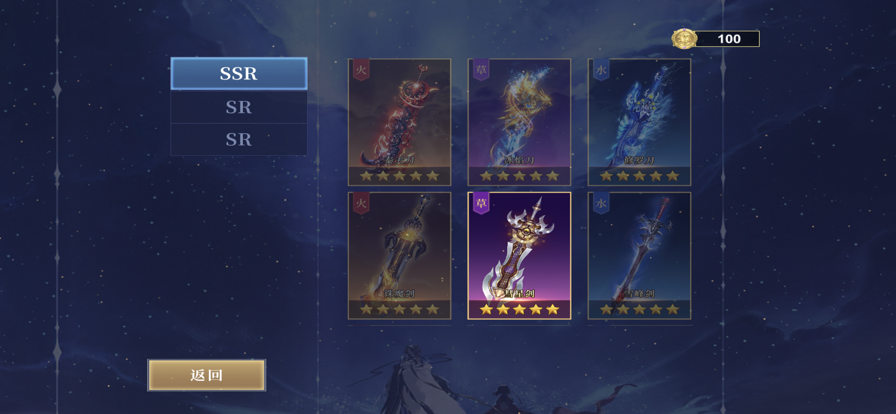Click the 返回 back button
The width and height of the screenshot is (896, 414).
click(207, 375)
